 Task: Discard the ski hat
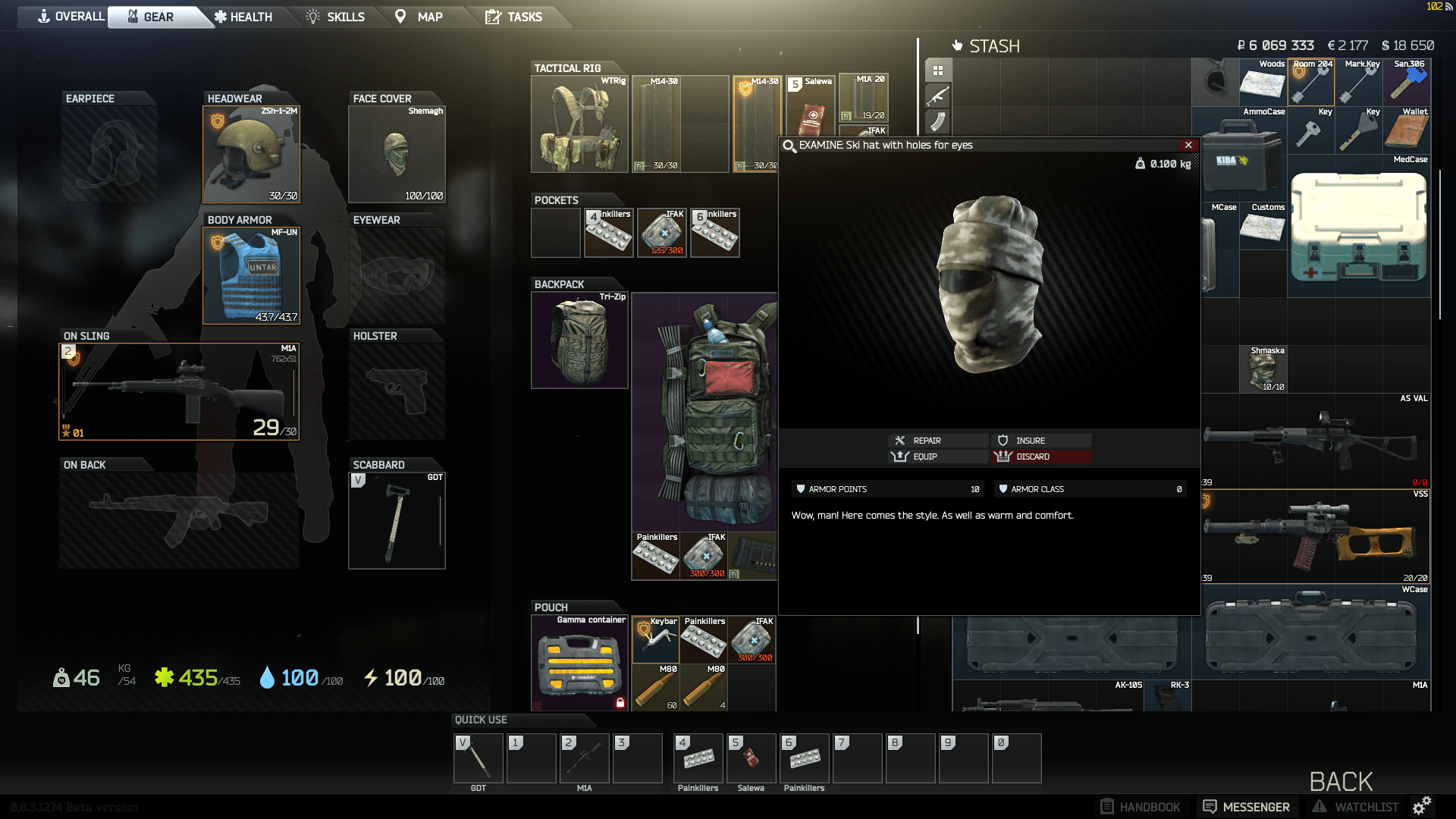(x=1040, y=457)
